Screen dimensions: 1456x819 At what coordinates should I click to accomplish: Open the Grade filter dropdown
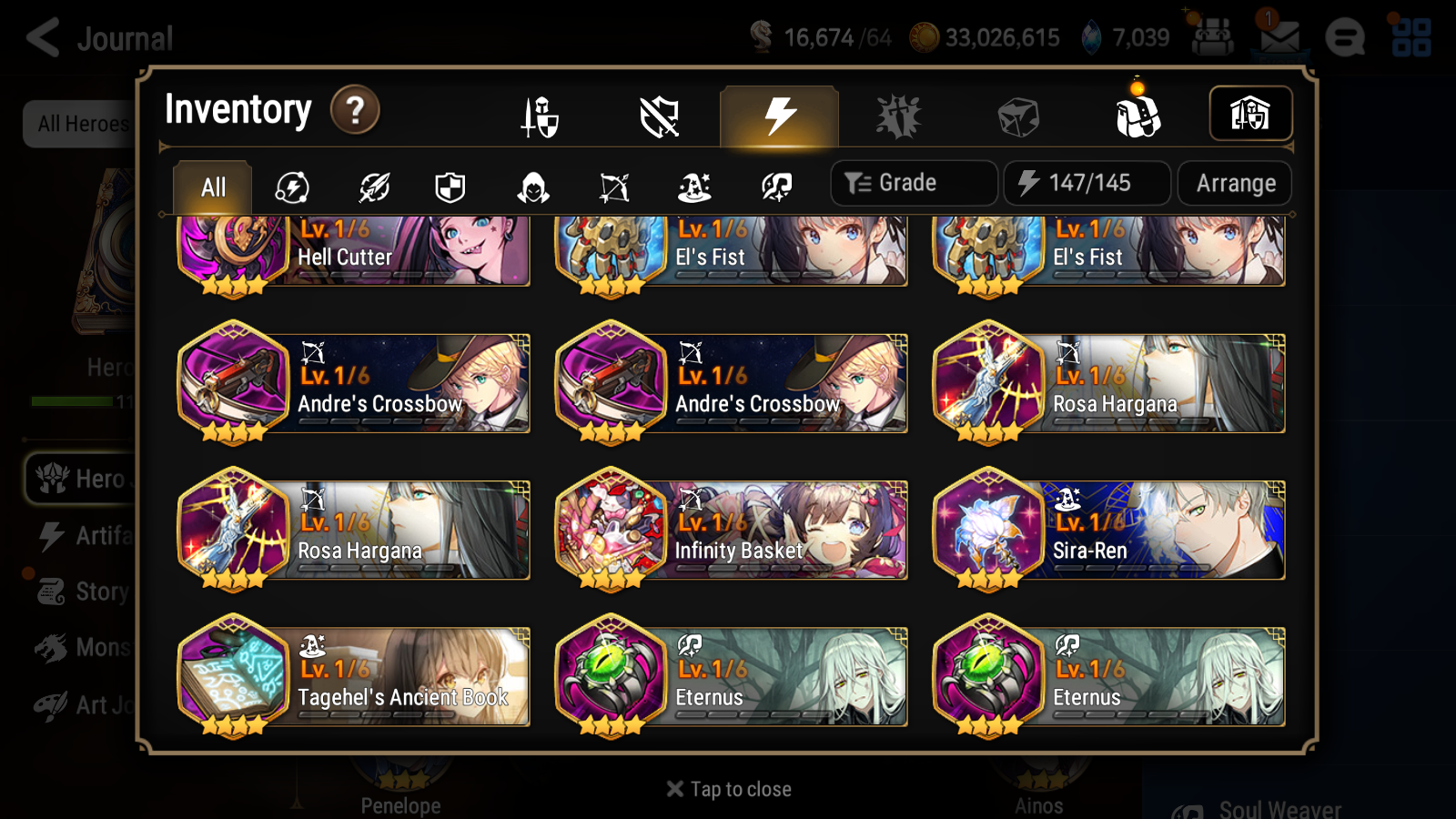click(x=913, y=182)
